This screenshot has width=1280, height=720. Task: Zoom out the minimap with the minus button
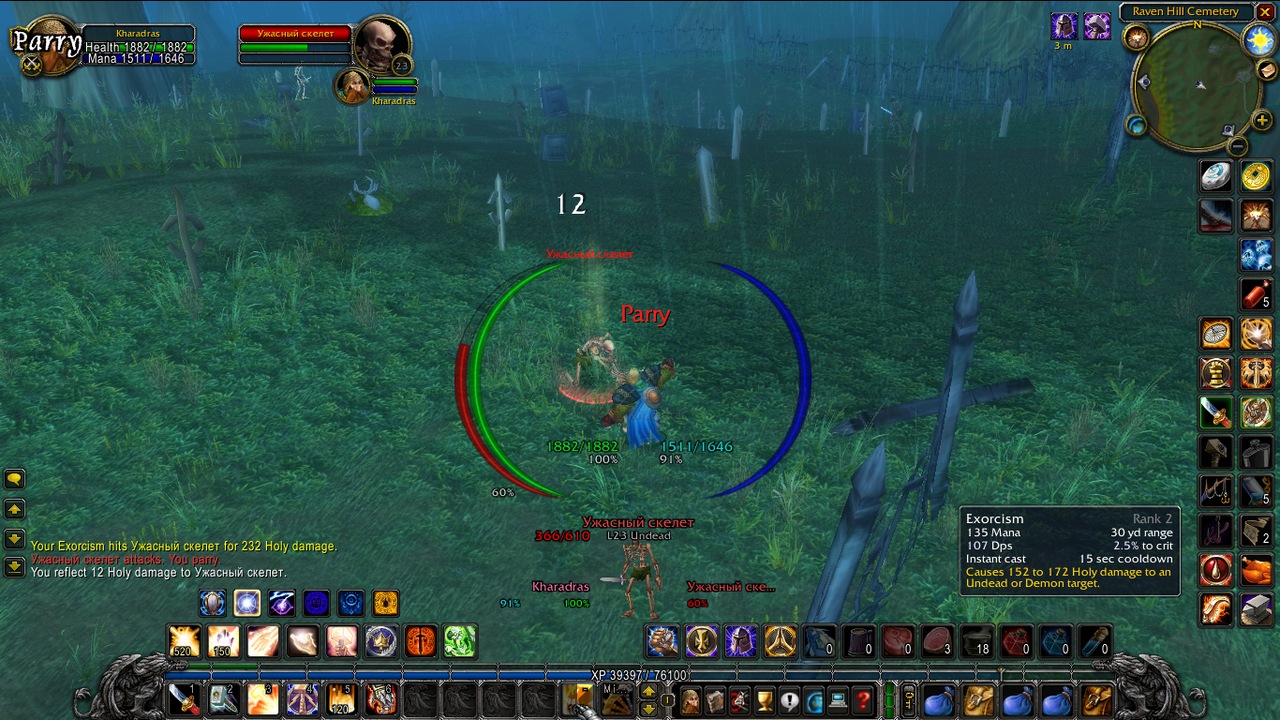[x=1237, y=146]
